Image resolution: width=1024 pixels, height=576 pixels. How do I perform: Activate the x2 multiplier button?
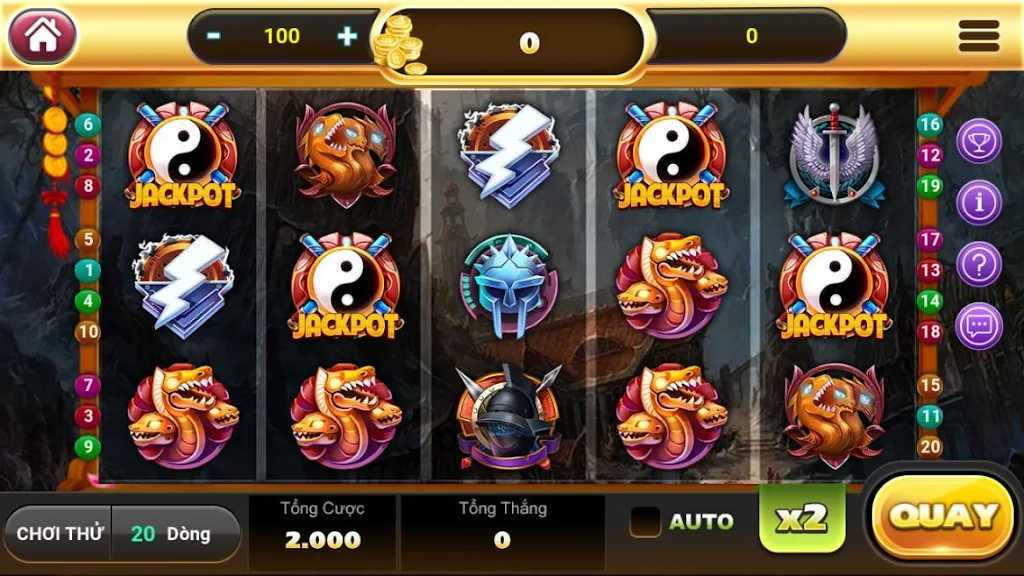pyautogui.click(x=802, y=518)
